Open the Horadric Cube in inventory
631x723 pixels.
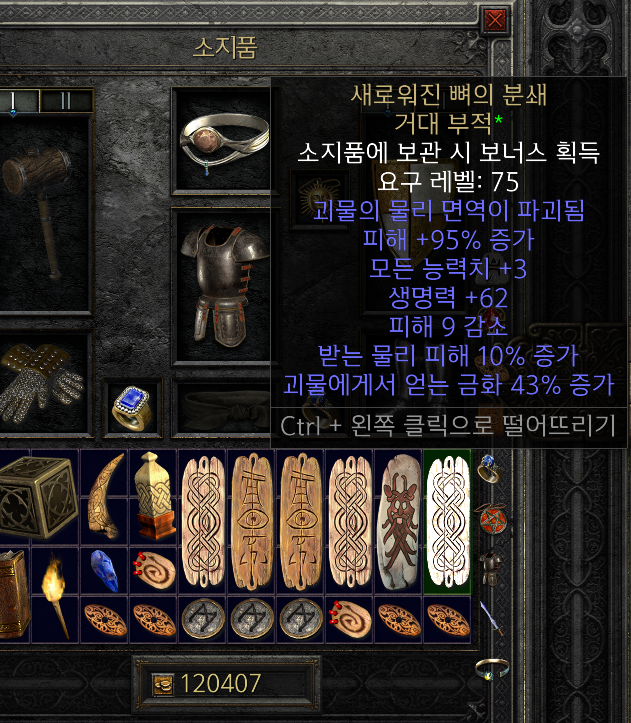(x=36, y=497)
